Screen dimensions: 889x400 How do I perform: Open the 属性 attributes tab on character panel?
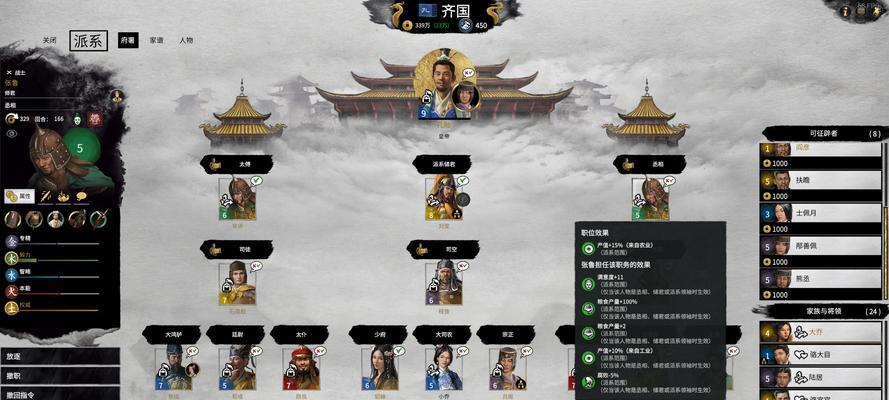click(20, 196)
